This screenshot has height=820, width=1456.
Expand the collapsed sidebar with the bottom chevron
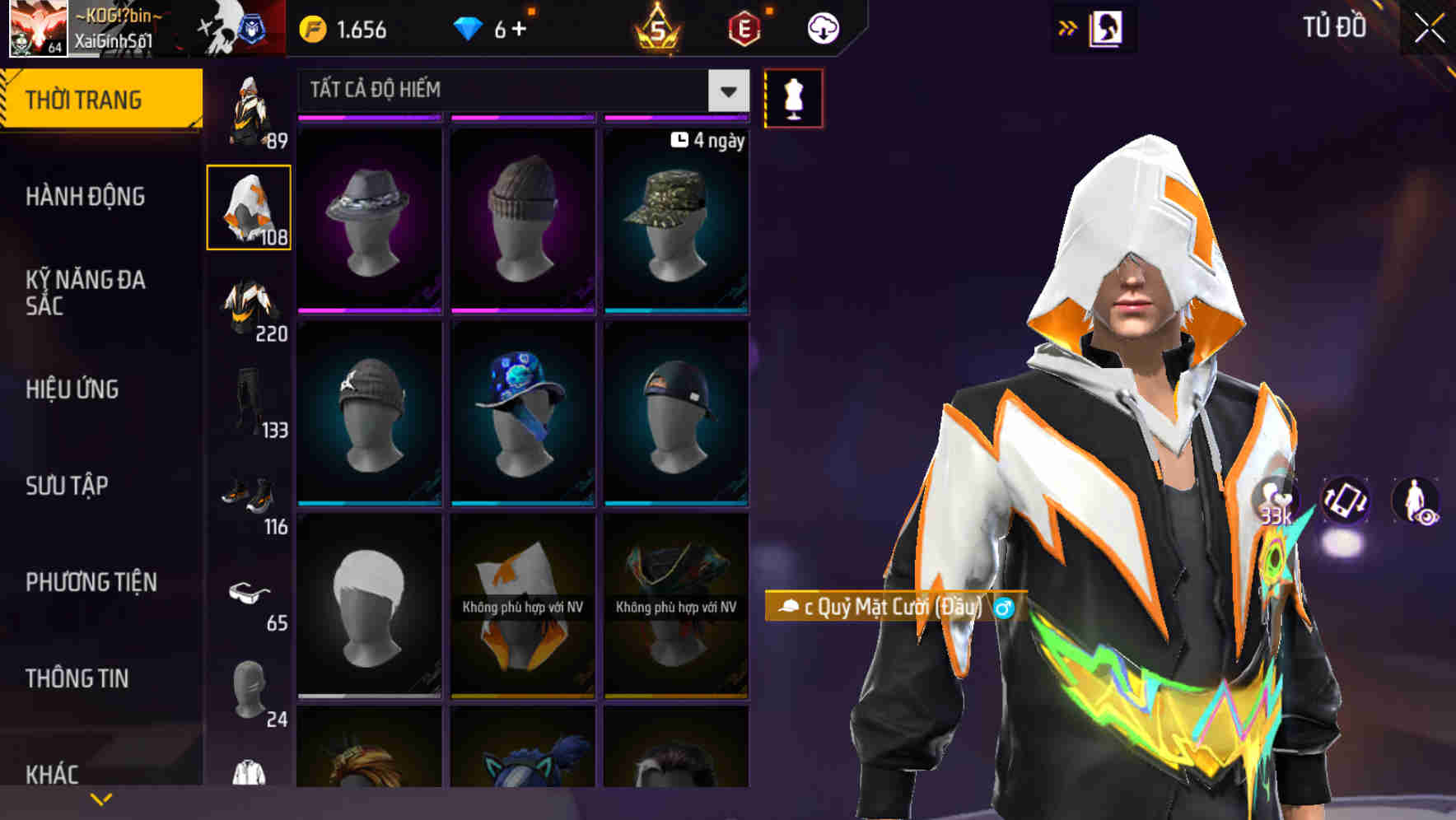pos(101,797)
